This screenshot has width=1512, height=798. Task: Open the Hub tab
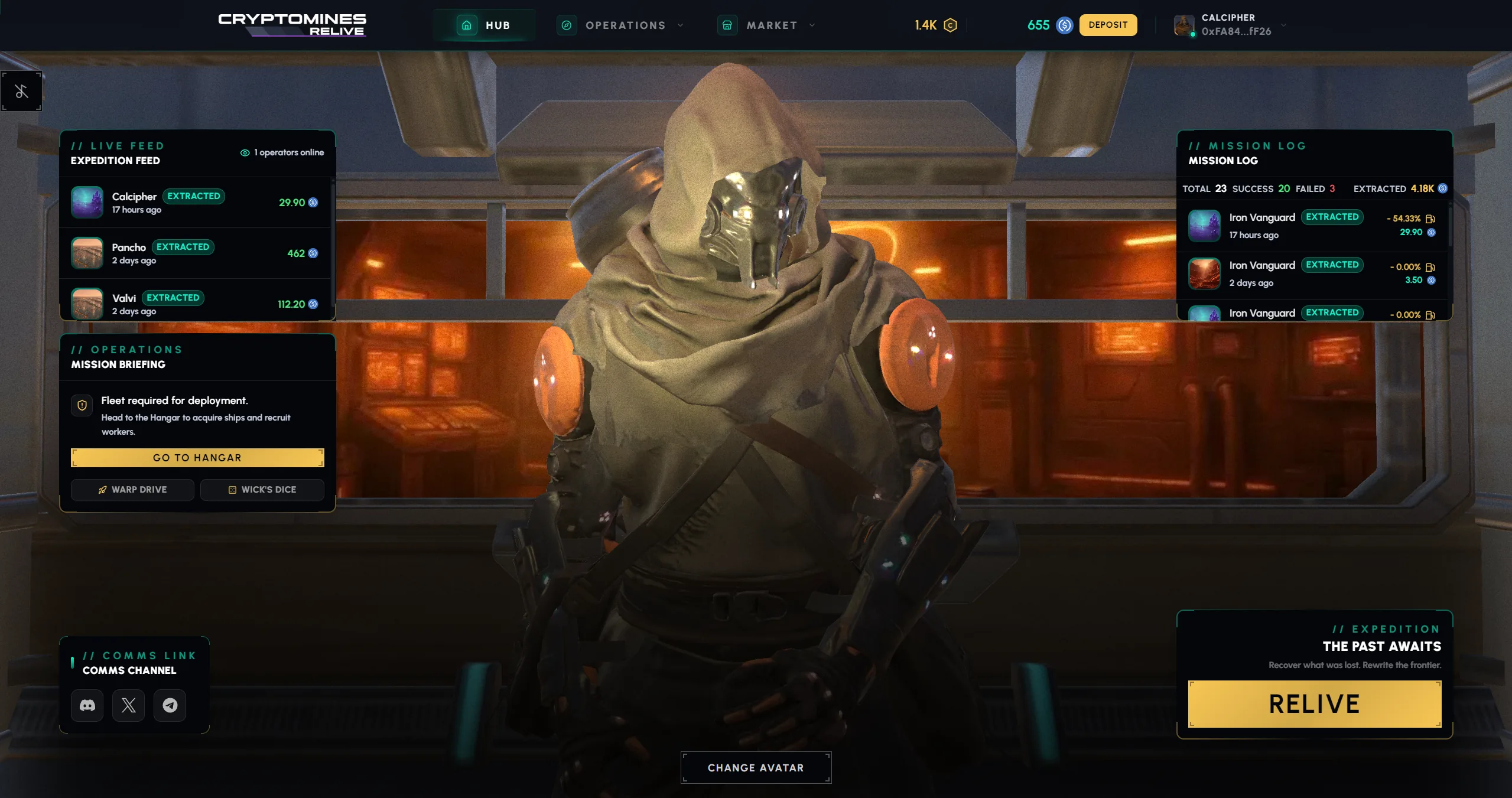484,25
